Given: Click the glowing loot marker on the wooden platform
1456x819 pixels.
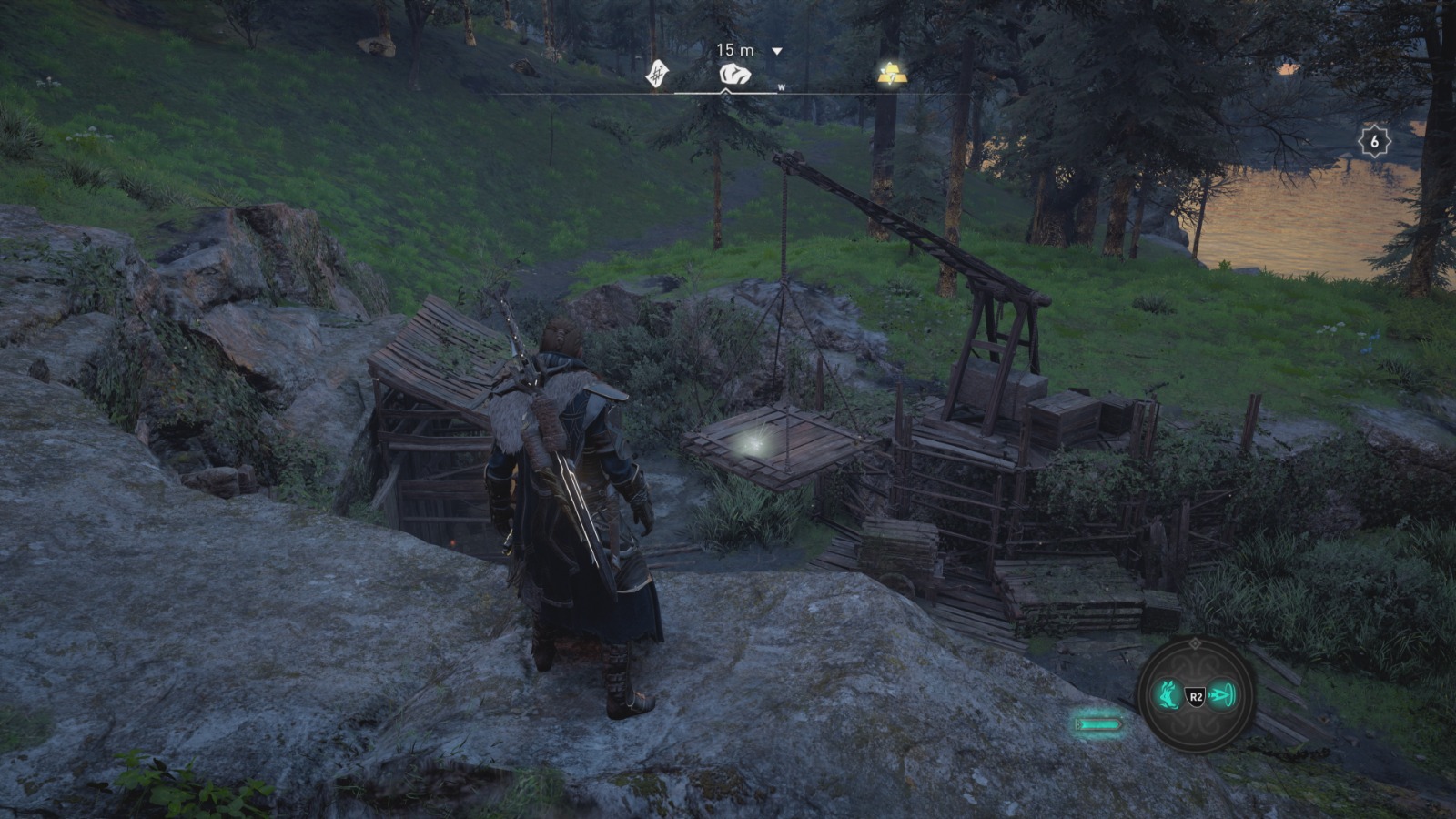Looking at the screenshot, I should [757, 443].
